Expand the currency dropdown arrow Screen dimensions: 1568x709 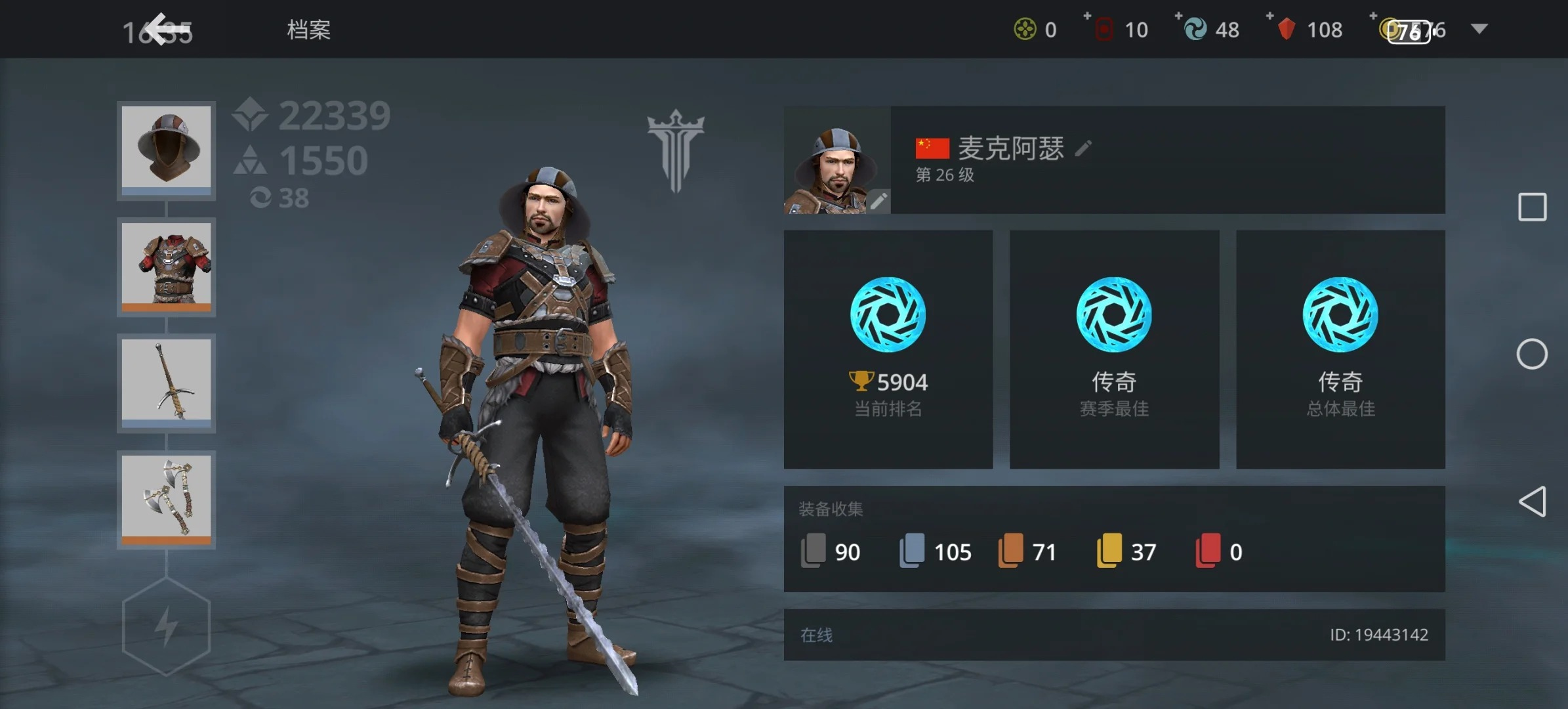[x=1479, y=29]
